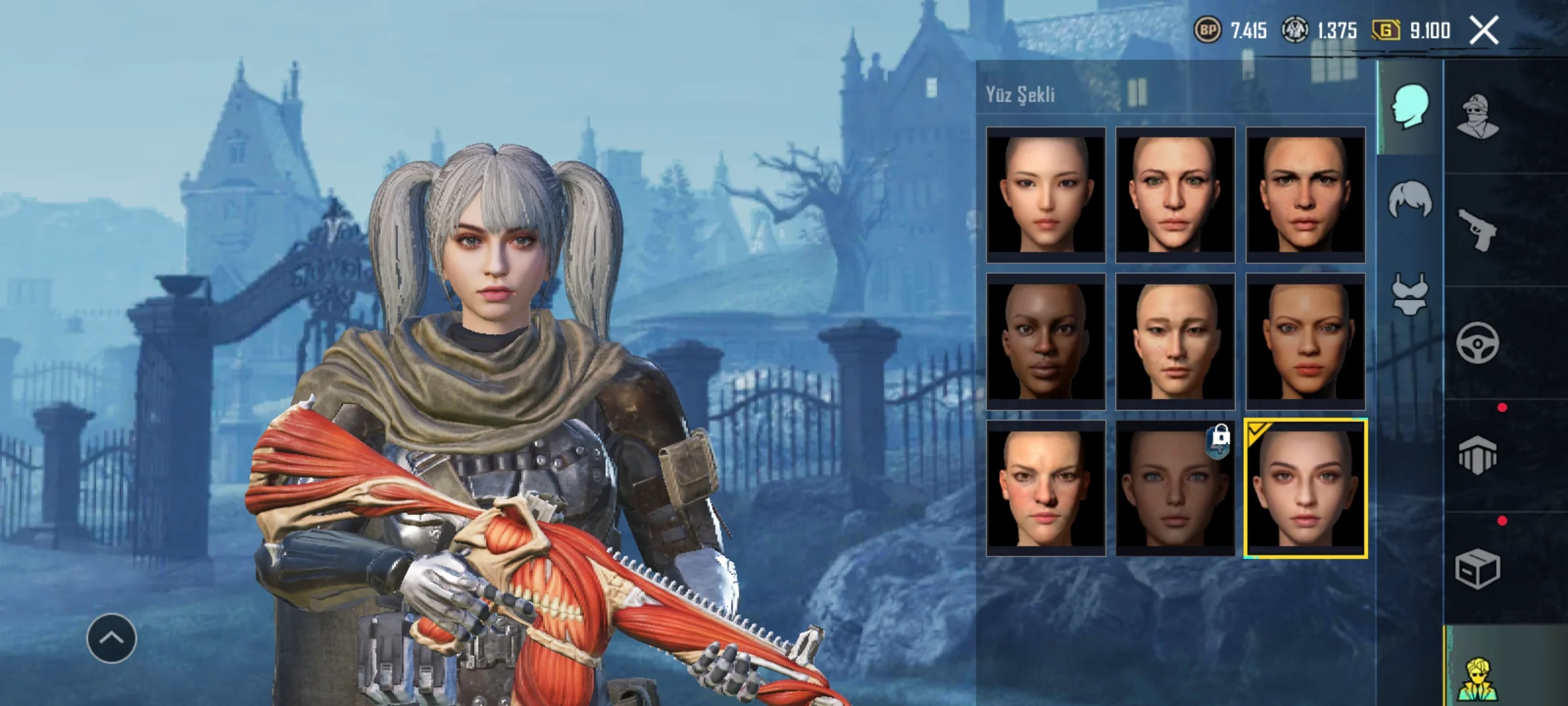
Task: Tap the gold G currency icon
Action: click(x=1385, y=30)
